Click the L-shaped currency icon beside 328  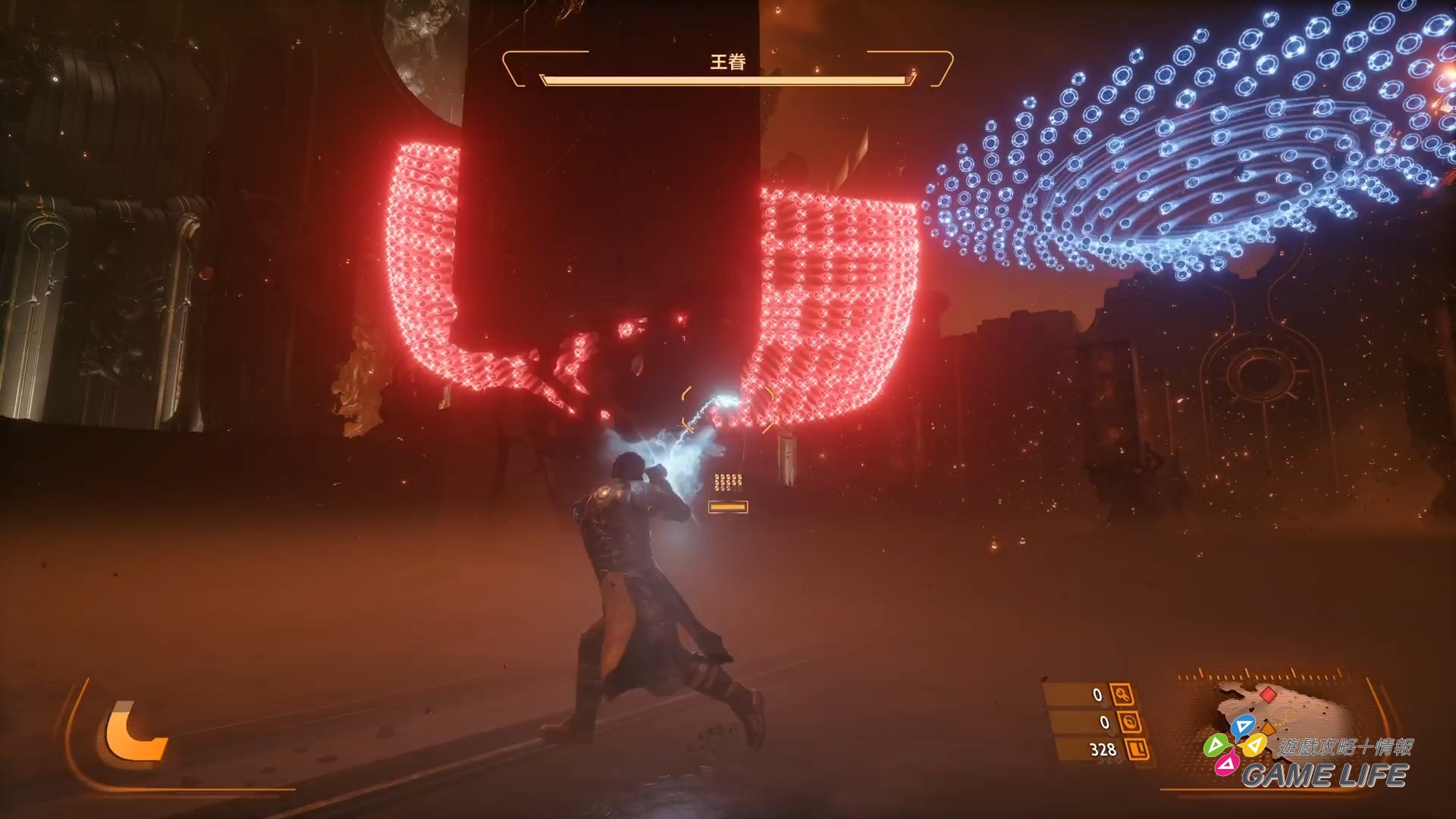click(1136, 749)
